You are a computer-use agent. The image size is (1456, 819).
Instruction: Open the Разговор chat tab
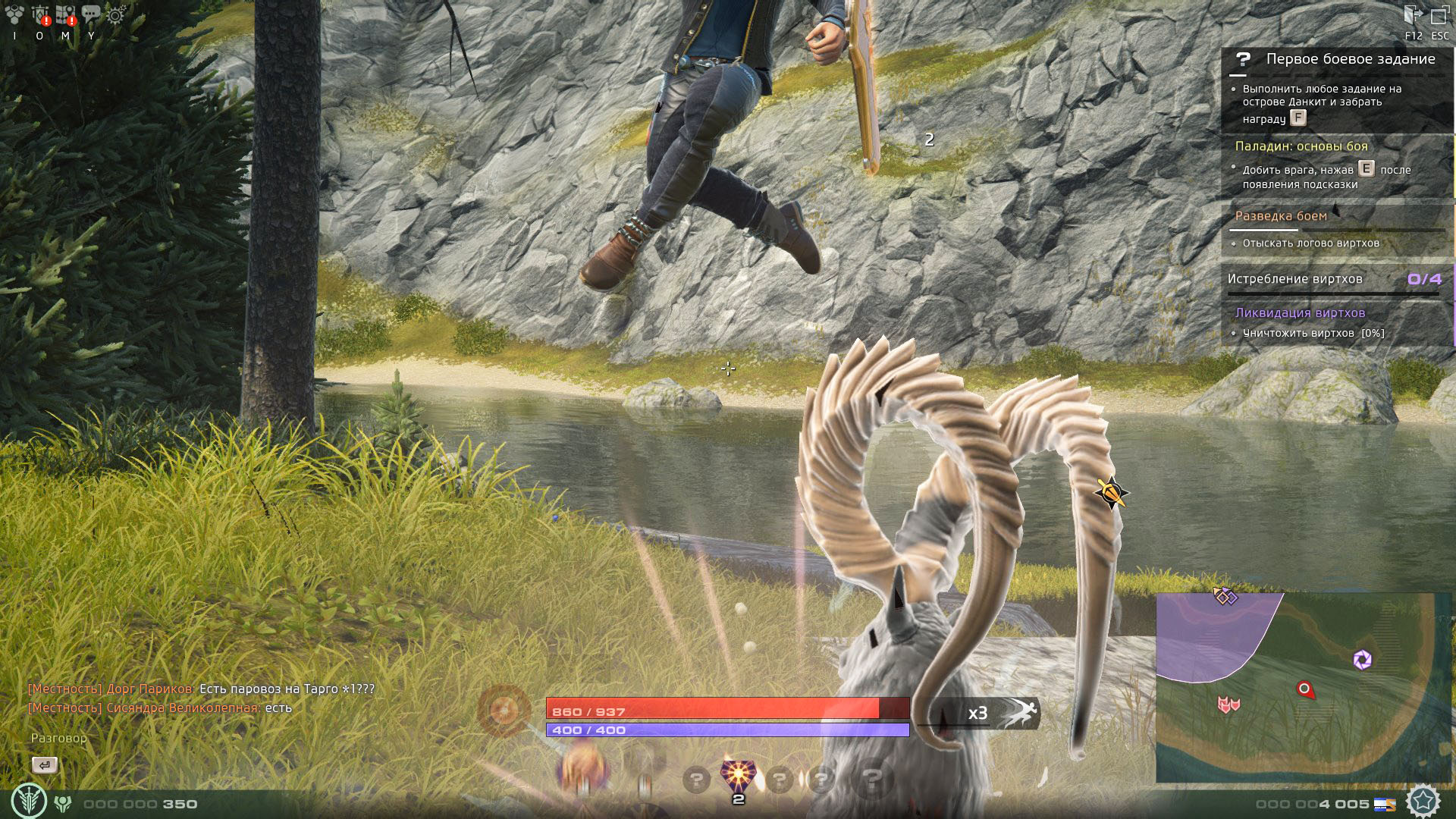(58, 738)
